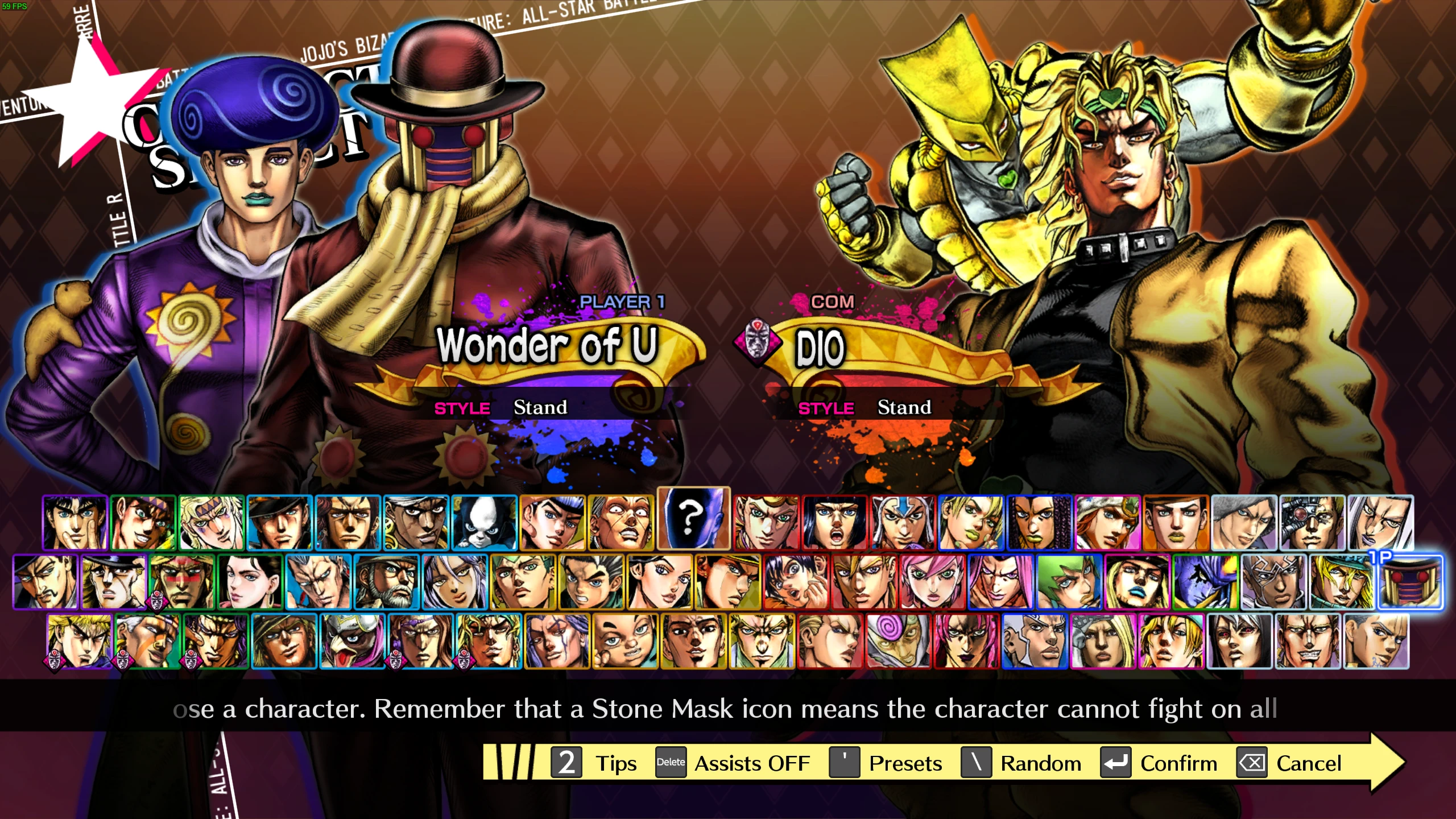Click the Backspace key icon beside Cancel

tap(1251, 763)
